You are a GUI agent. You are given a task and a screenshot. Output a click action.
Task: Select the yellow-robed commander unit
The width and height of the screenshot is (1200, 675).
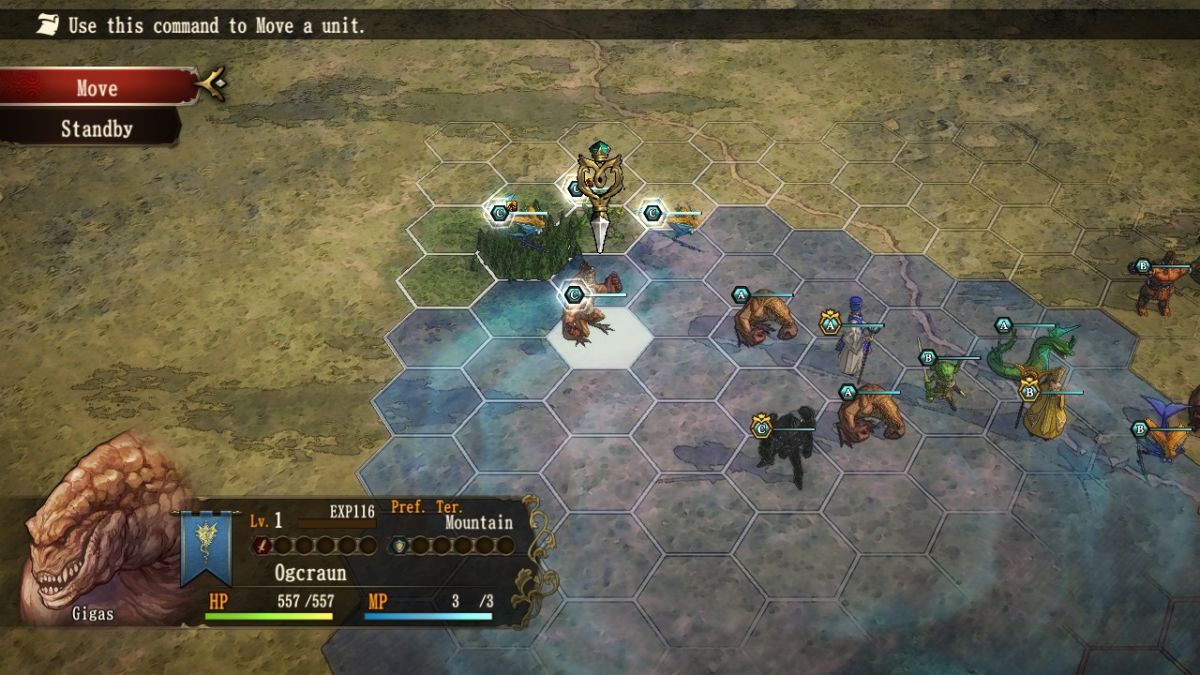1043,410
